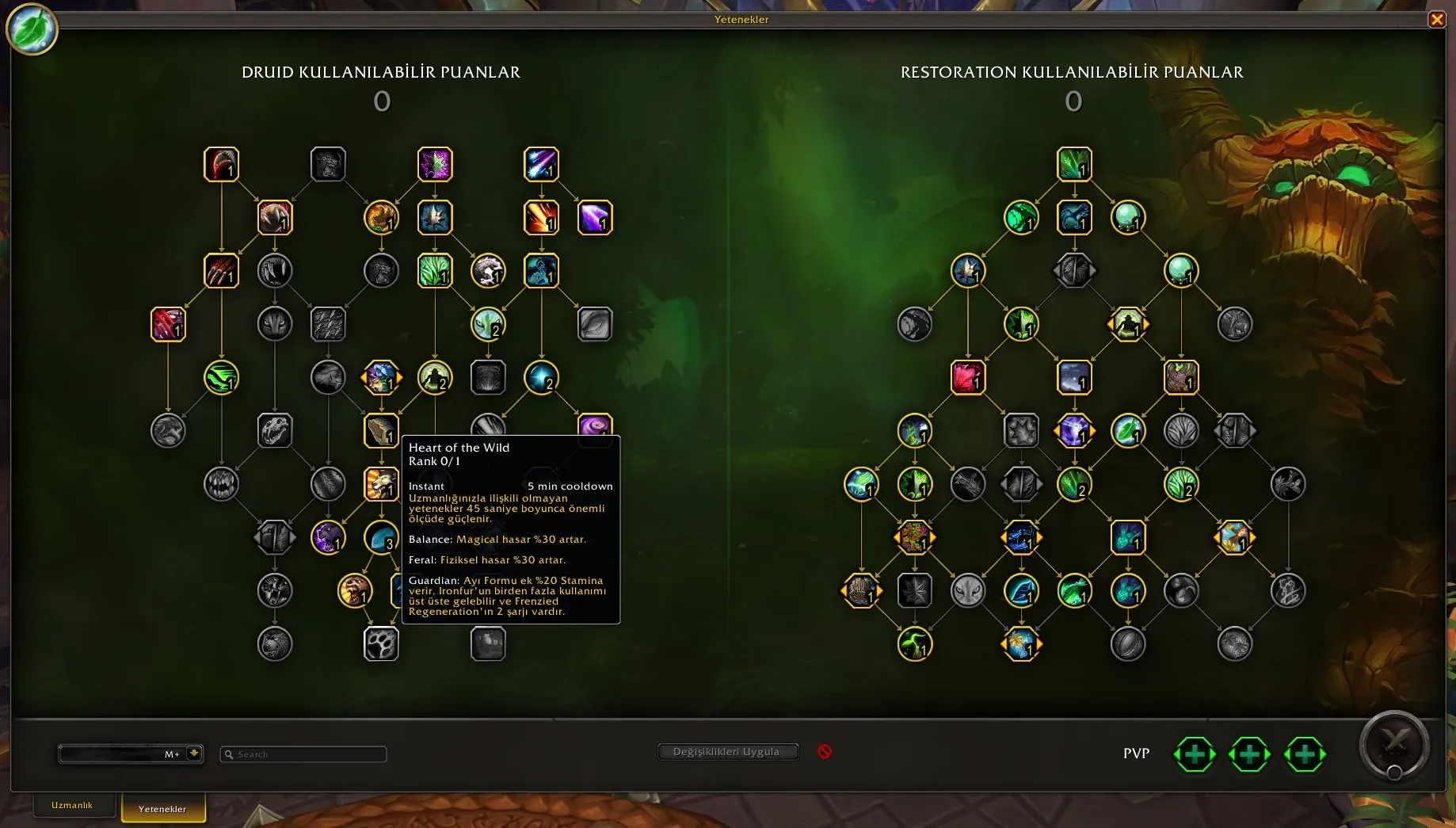Screen dimensions: 1456x828
Task: Select the Yetenekler tab
Action: pyautogui.click(x=162, y=808)
